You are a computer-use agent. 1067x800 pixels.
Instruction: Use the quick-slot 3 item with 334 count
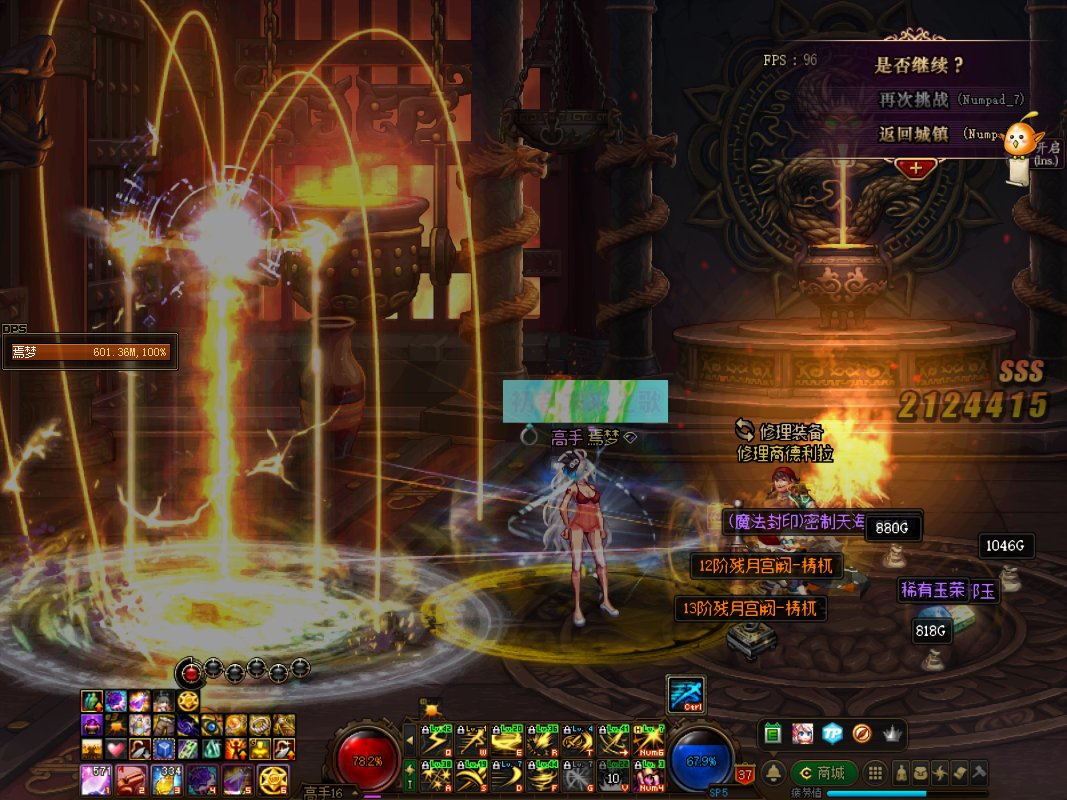(166, 778)
